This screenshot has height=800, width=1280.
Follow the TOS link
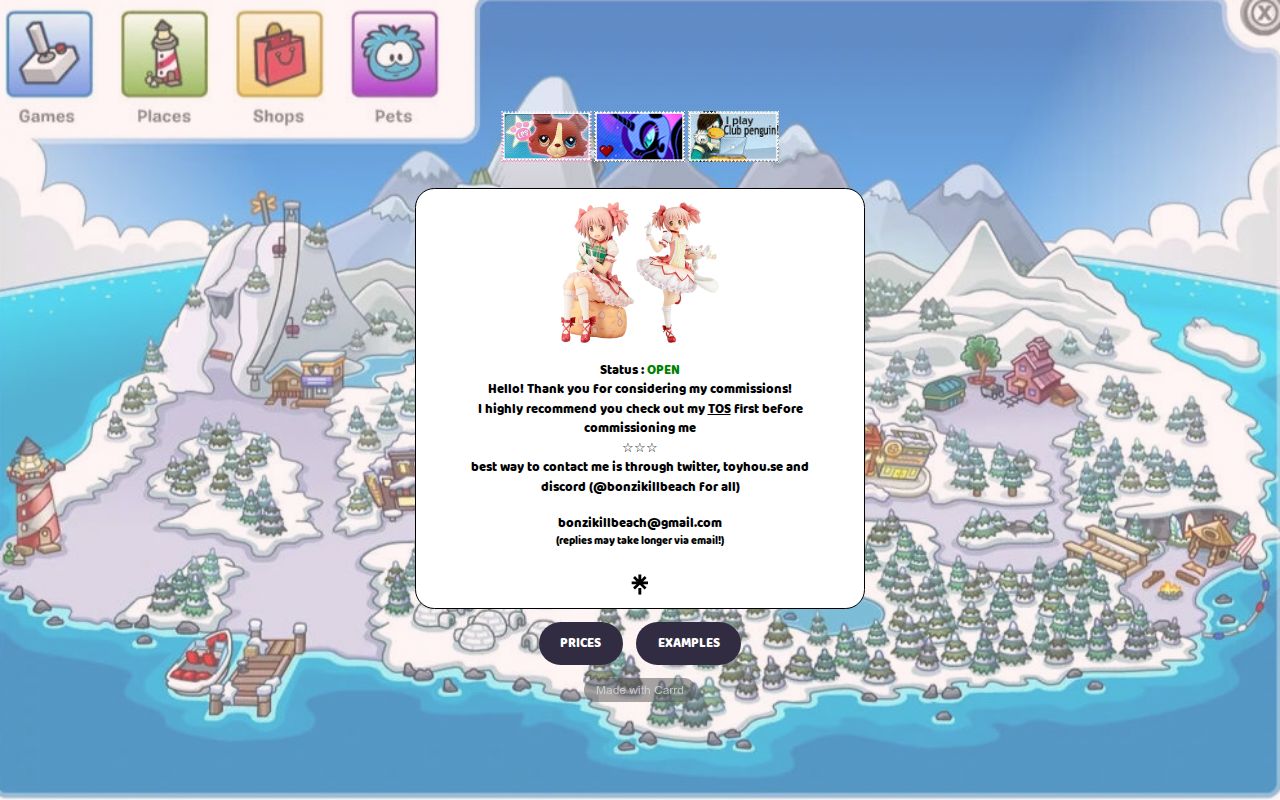[719, 409]
